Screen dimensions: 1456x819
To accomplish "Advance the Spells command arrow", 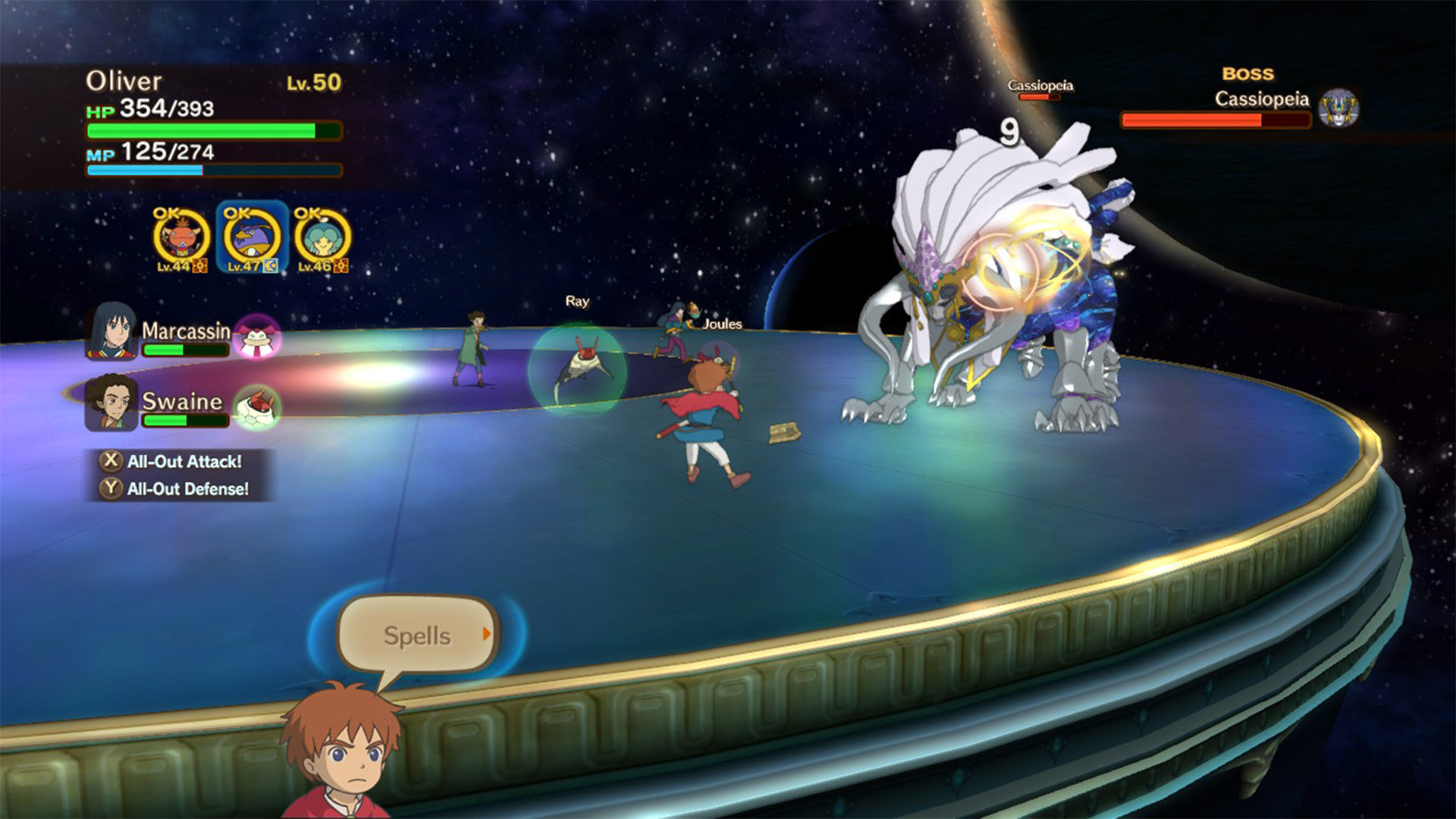I will tap(487, 633).
